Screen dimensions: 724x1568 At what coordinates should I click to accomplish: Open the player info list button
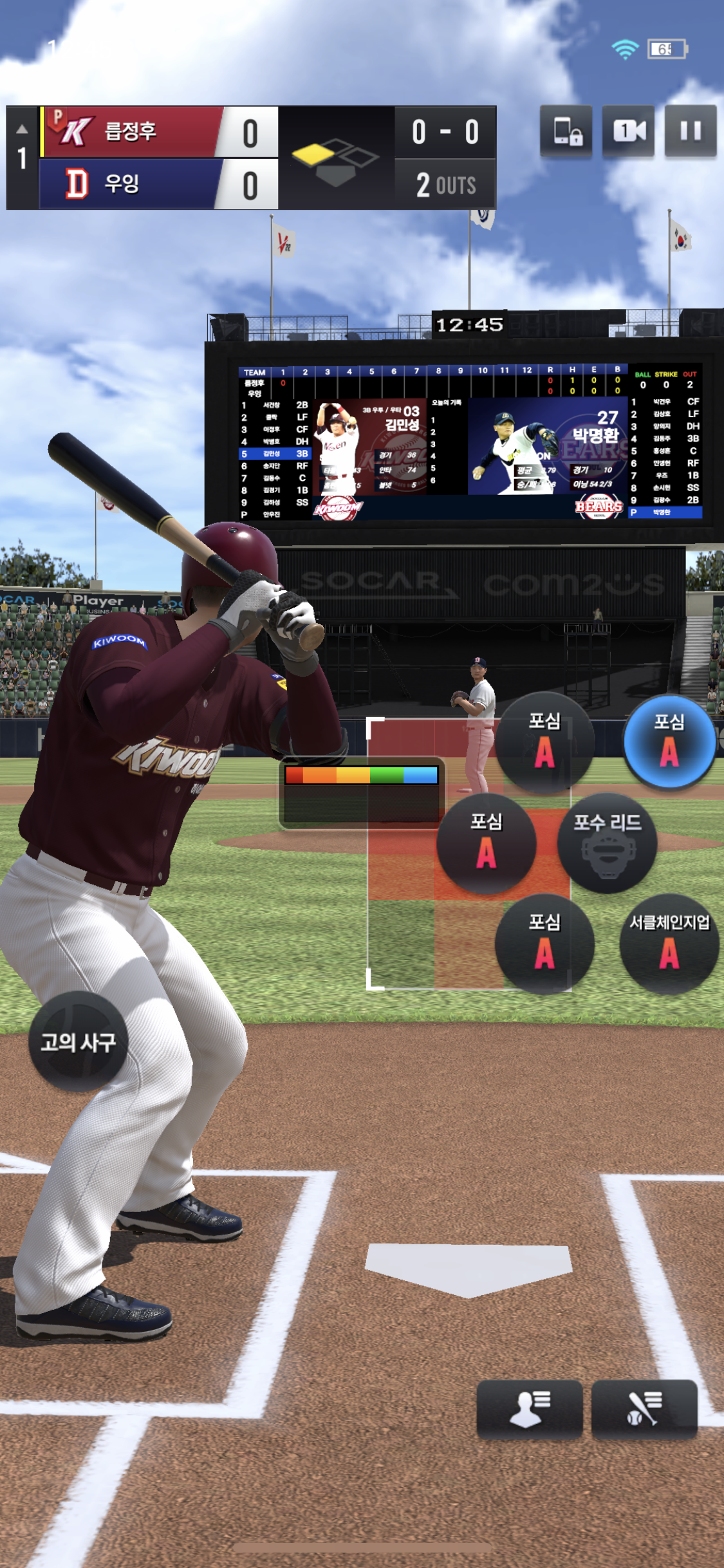pos(529,1408)
